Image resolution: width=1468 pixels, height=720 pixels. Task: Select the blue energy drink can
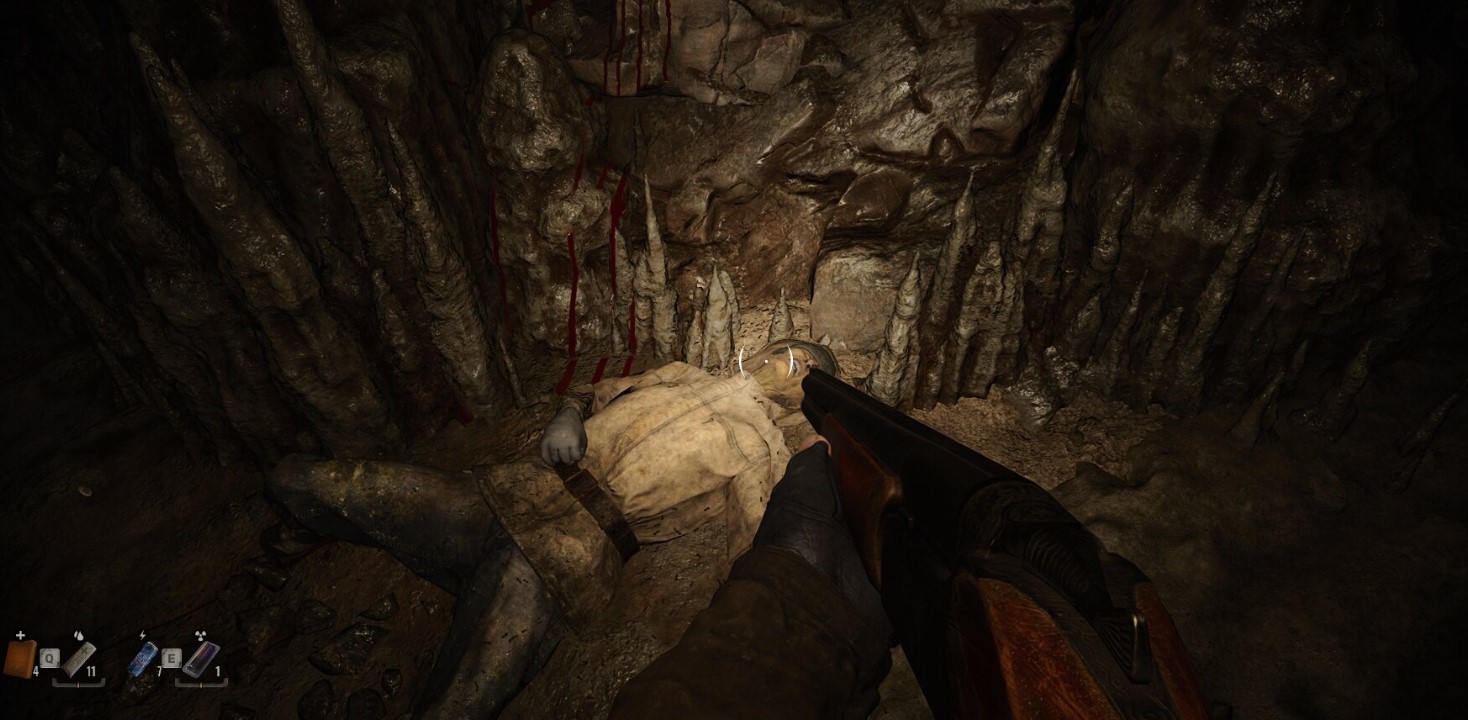(x=144, y=658)
